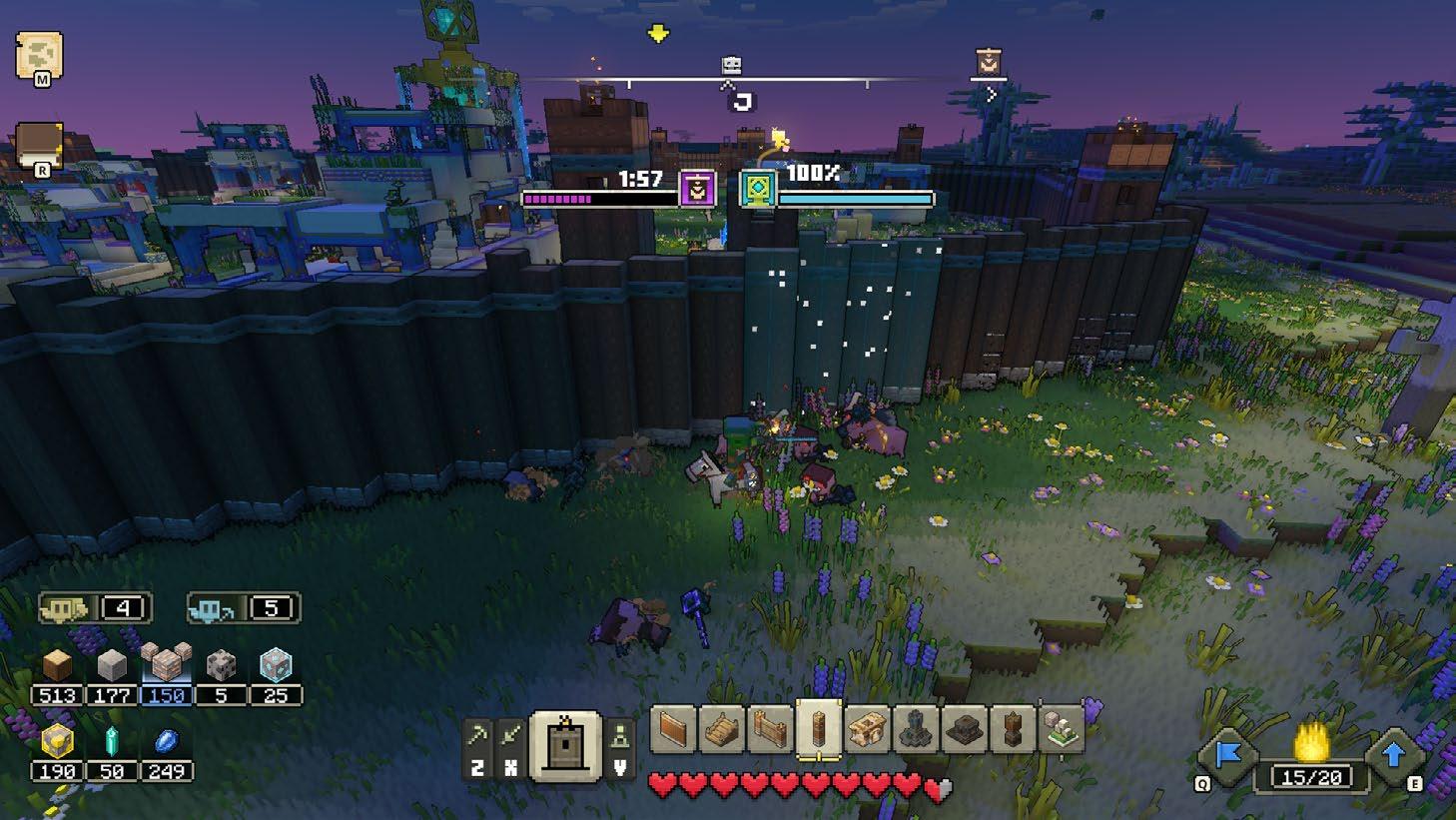The width and height of the screenshot is (1456, 820).
Task: Select the highlighted brick resource icon
Action: [166, 663]
